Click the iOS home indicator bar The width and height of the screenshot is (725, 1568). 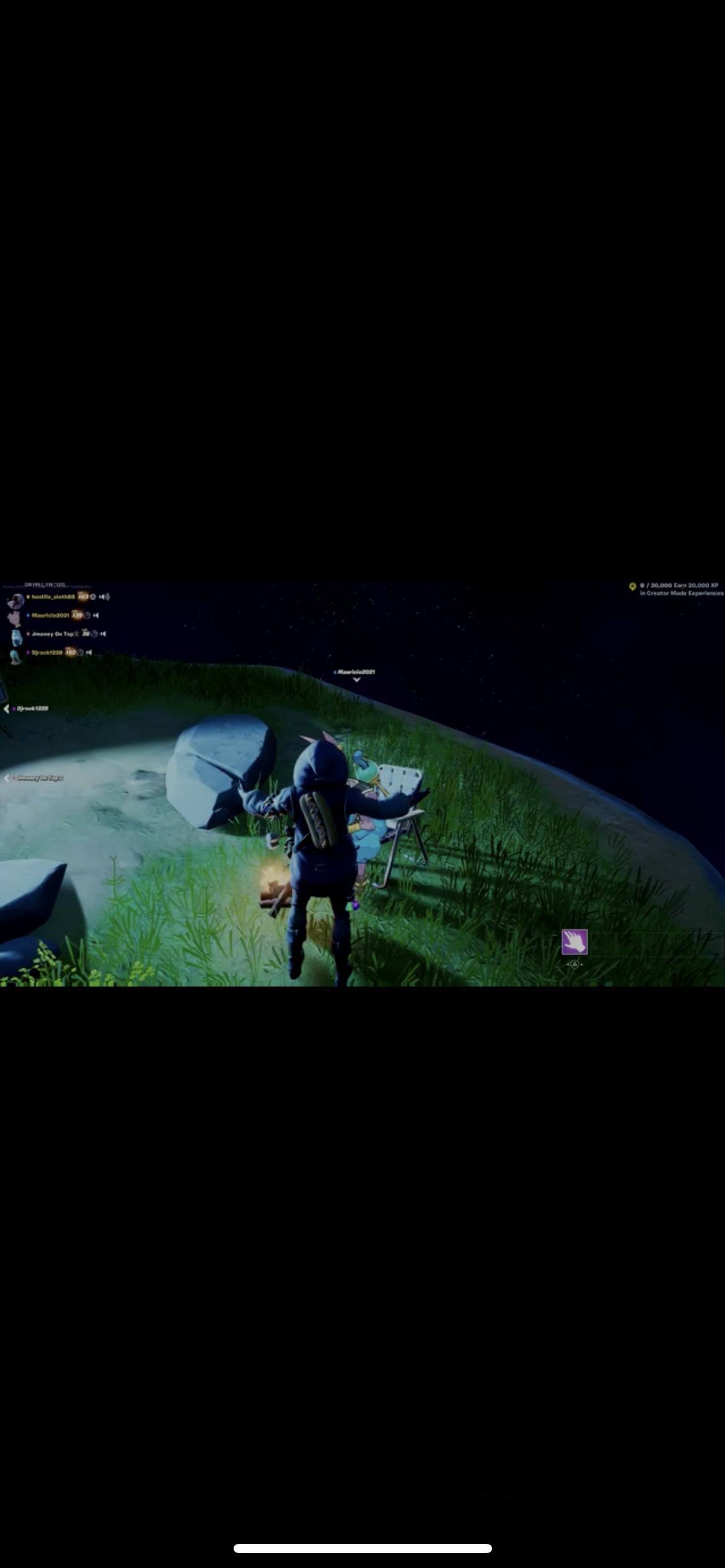[362, 1548]
